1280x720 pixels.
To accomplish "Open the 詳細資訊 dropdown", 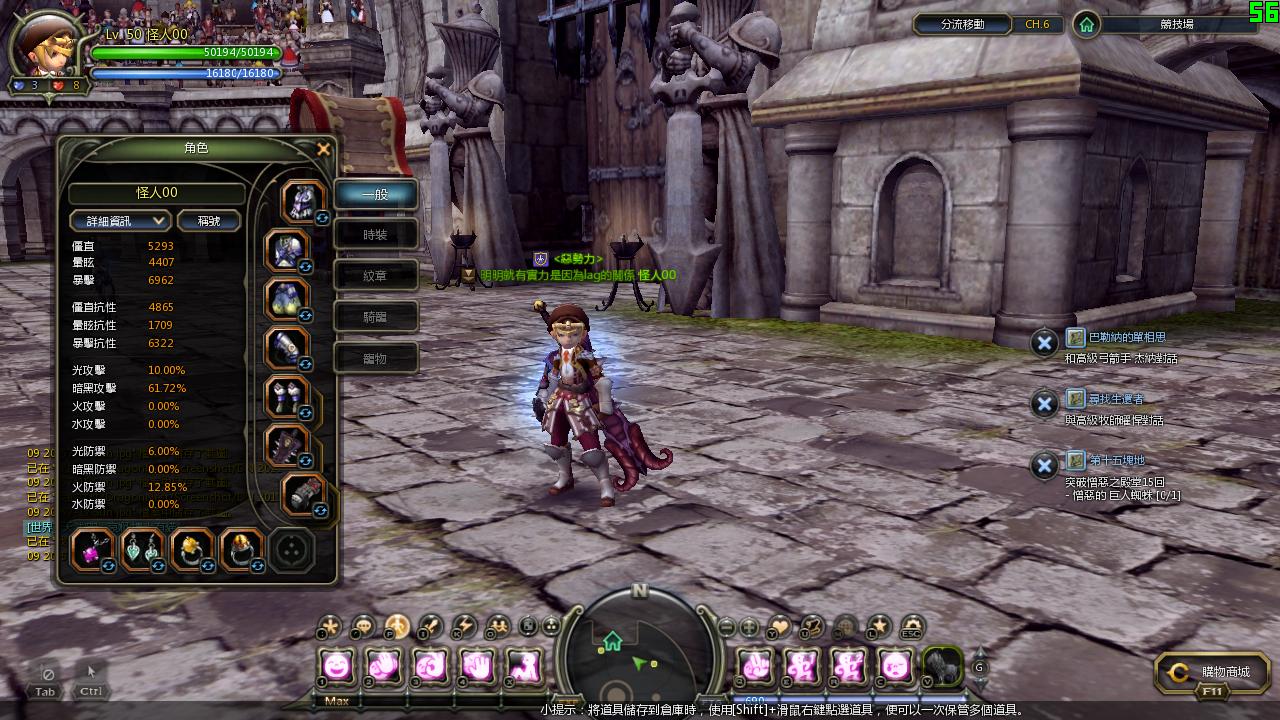I will [x=120, y=221].
